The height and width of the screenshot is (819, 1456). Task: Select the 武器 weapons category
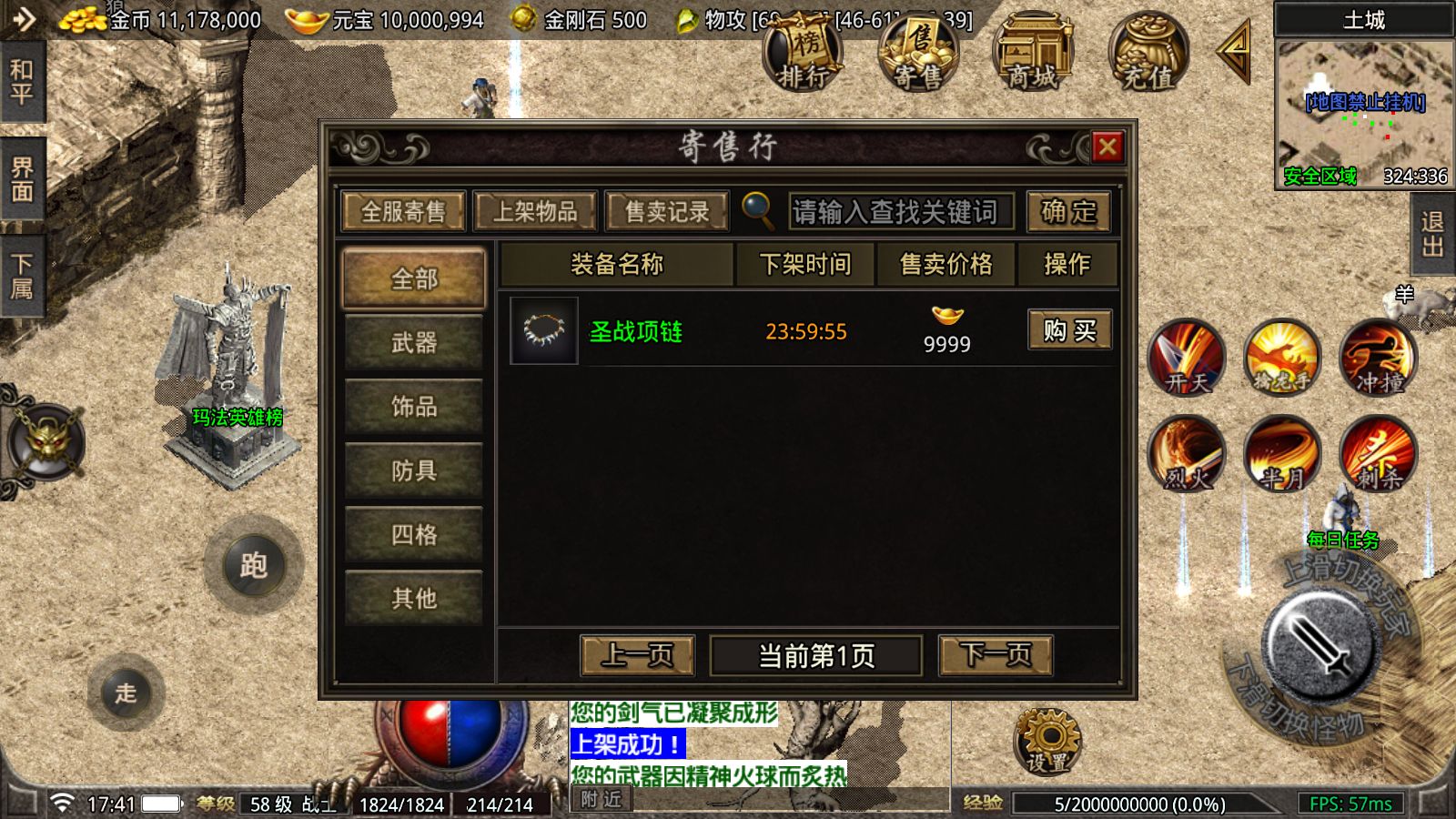pyautogui.click(x=414, y=344)
